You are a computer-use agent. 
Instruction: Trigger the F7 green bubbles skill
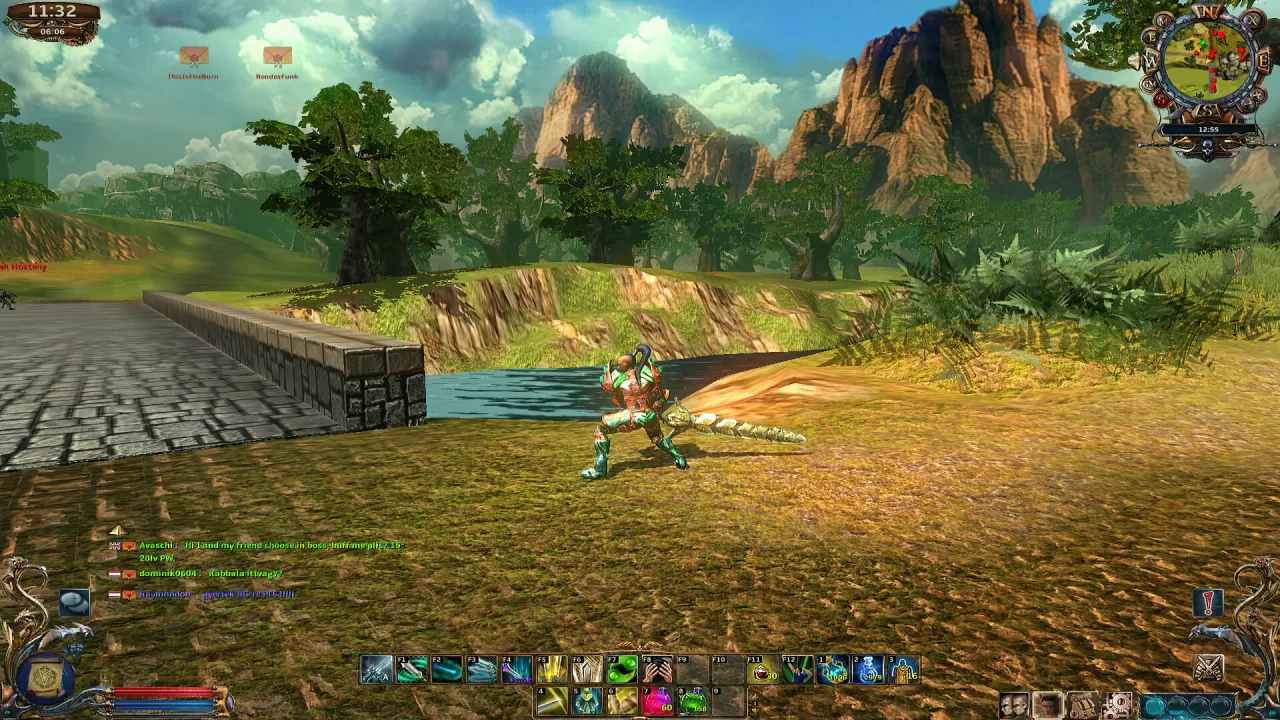coord(621,669)
